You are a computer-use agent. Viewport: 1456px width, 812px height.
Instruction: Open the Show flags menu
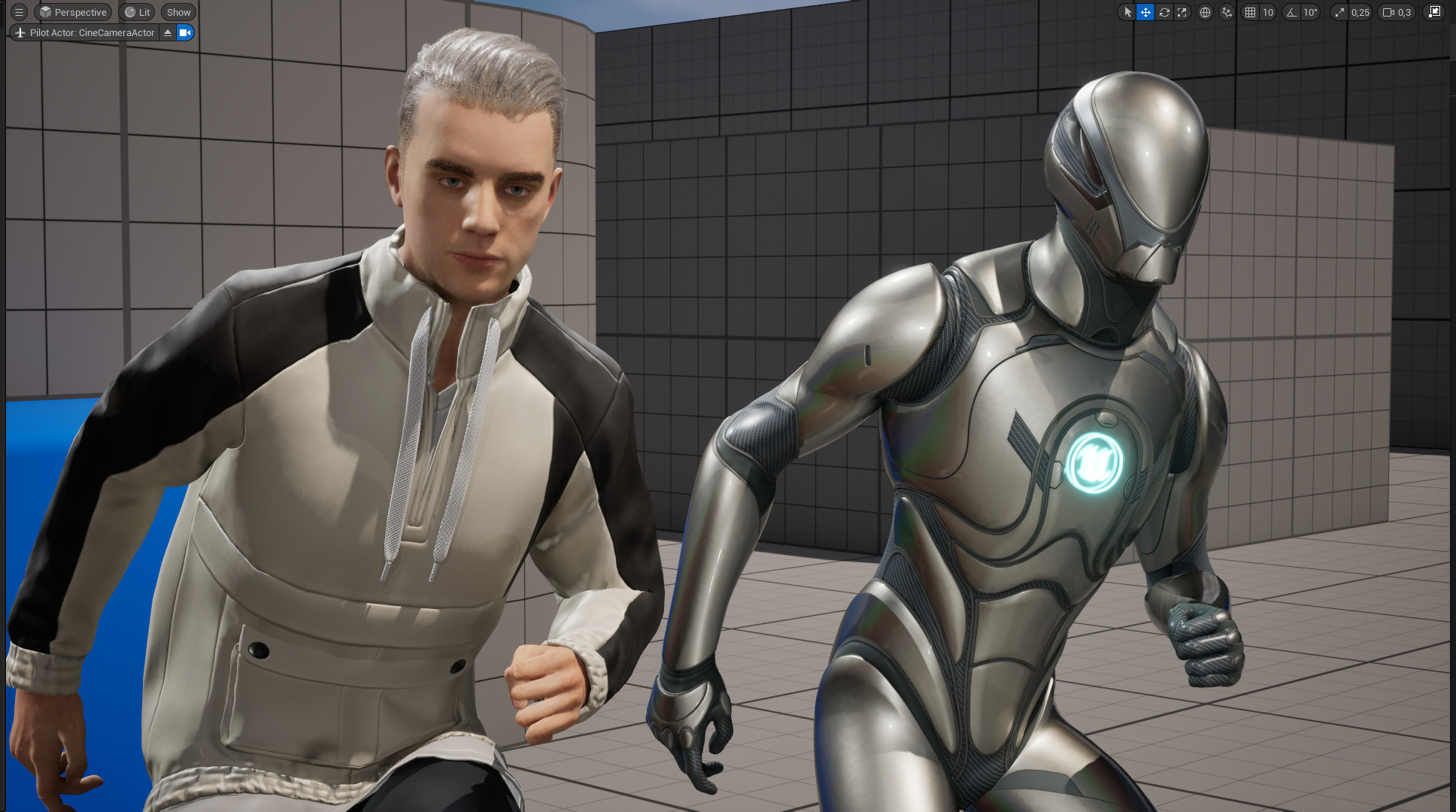(178, 12)
